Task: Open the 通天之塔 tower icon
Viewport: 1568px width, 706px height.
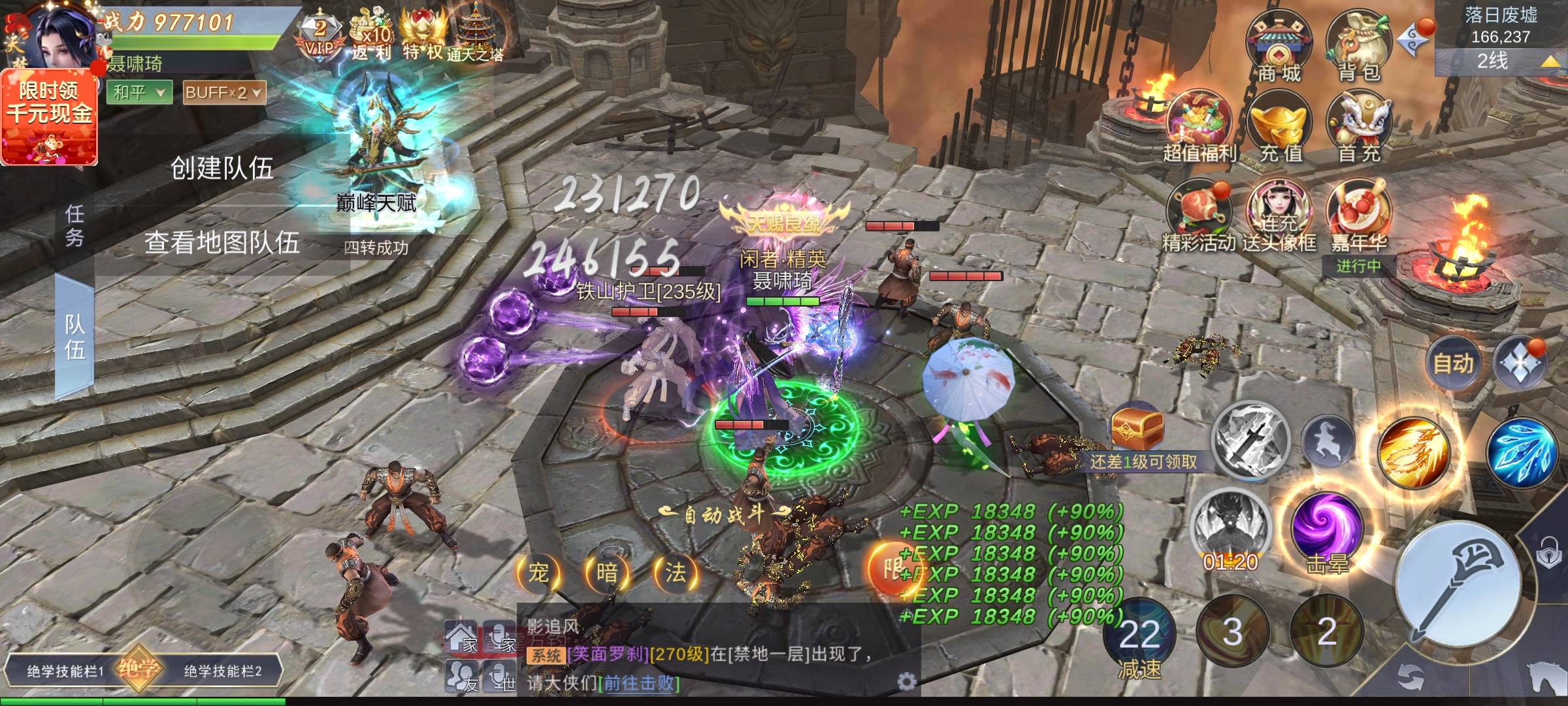Action: [476, 36]
